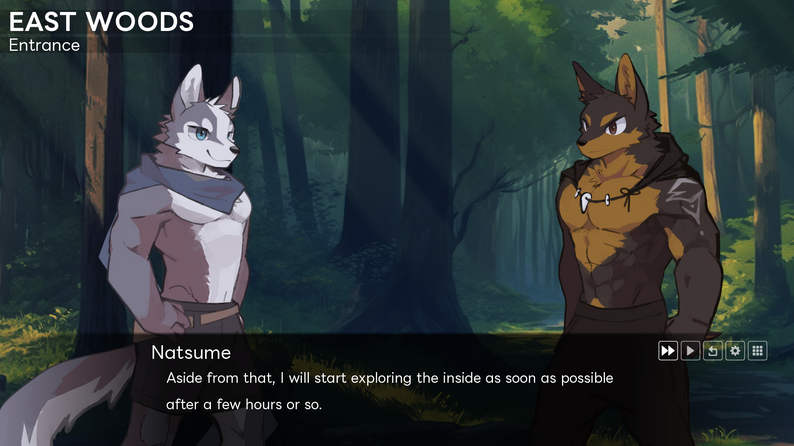Viewport: 794px width, 446px height.
Task: Open settings via the gear icon
Action: pos(735,351)
